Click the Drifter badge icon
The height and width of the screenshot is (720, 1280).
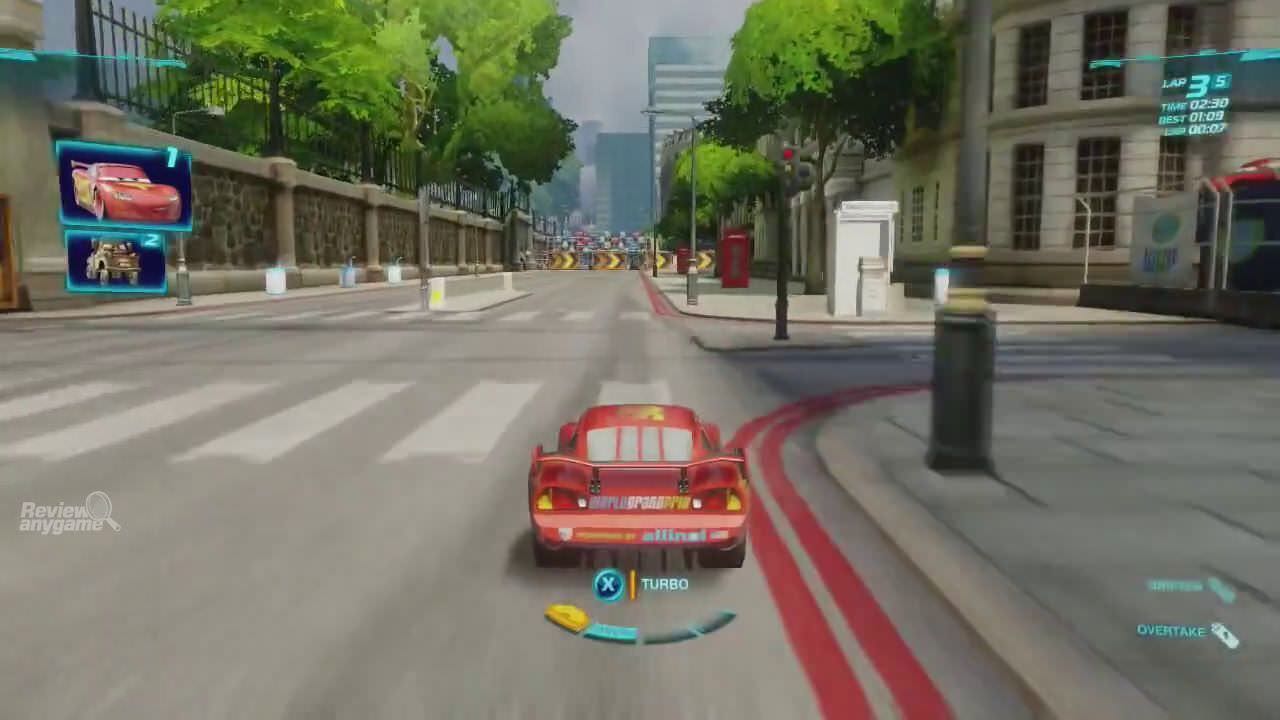(x=1222, y=590)
